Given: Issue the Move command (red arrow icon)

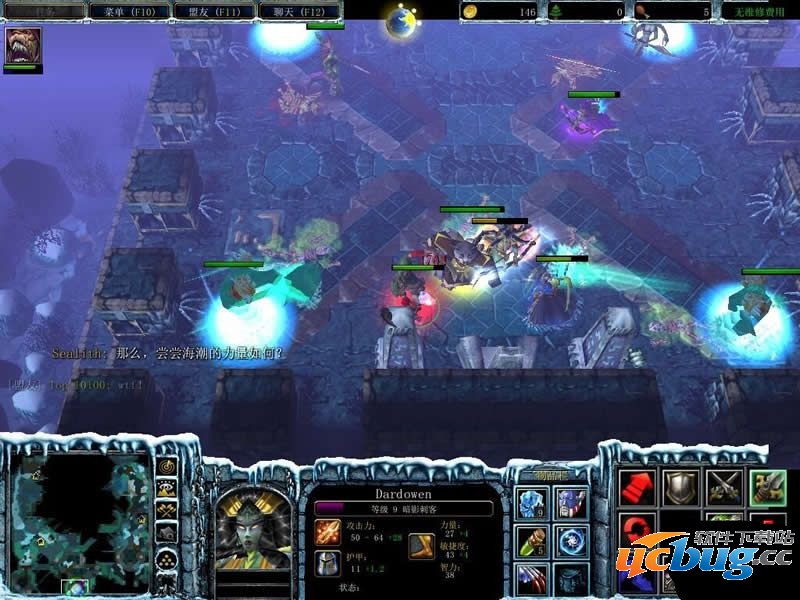Looking at the screenshot, I should (x=636, y=487).
